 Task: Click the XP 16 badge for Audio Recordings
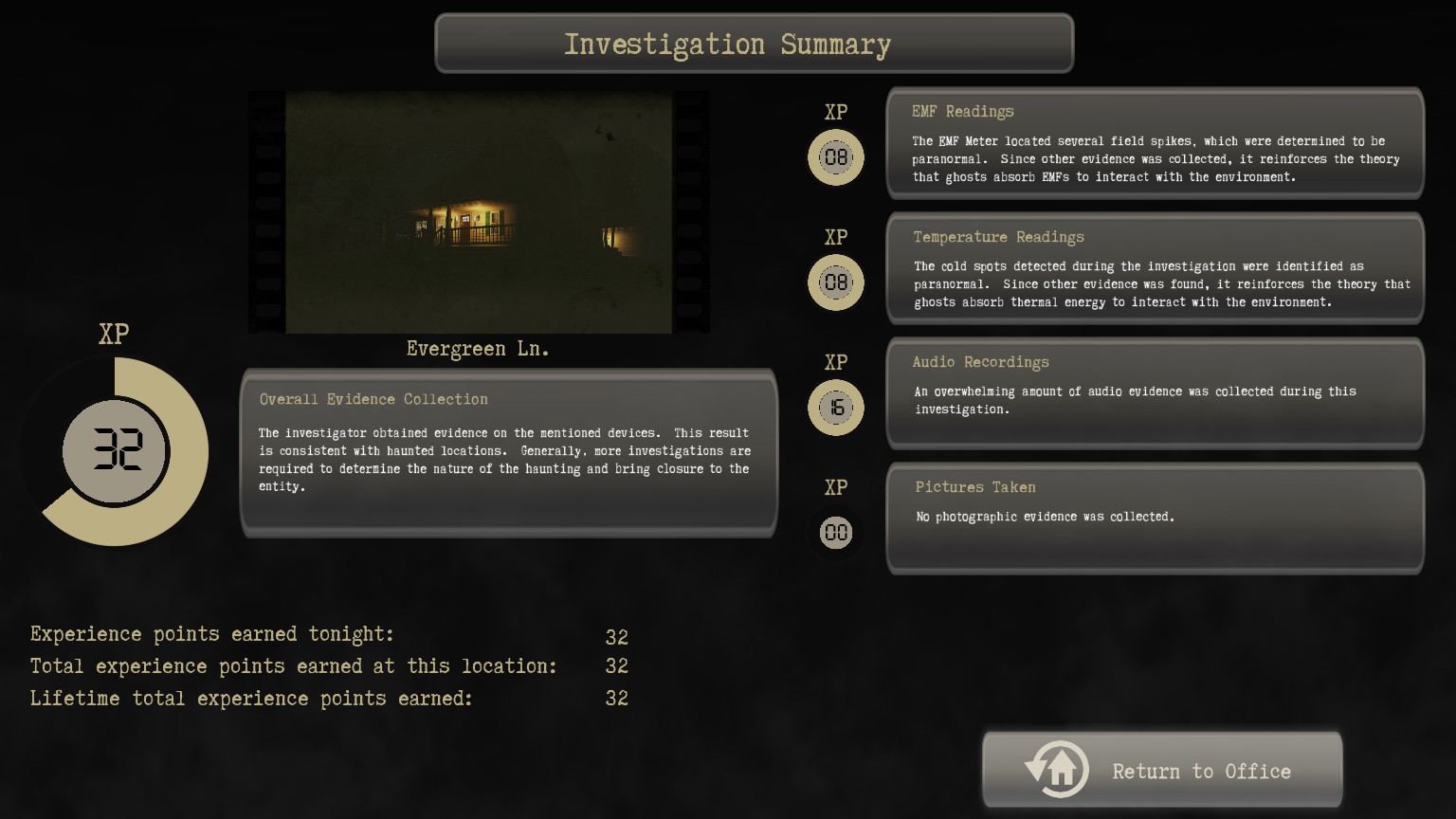tap(835, 407)
